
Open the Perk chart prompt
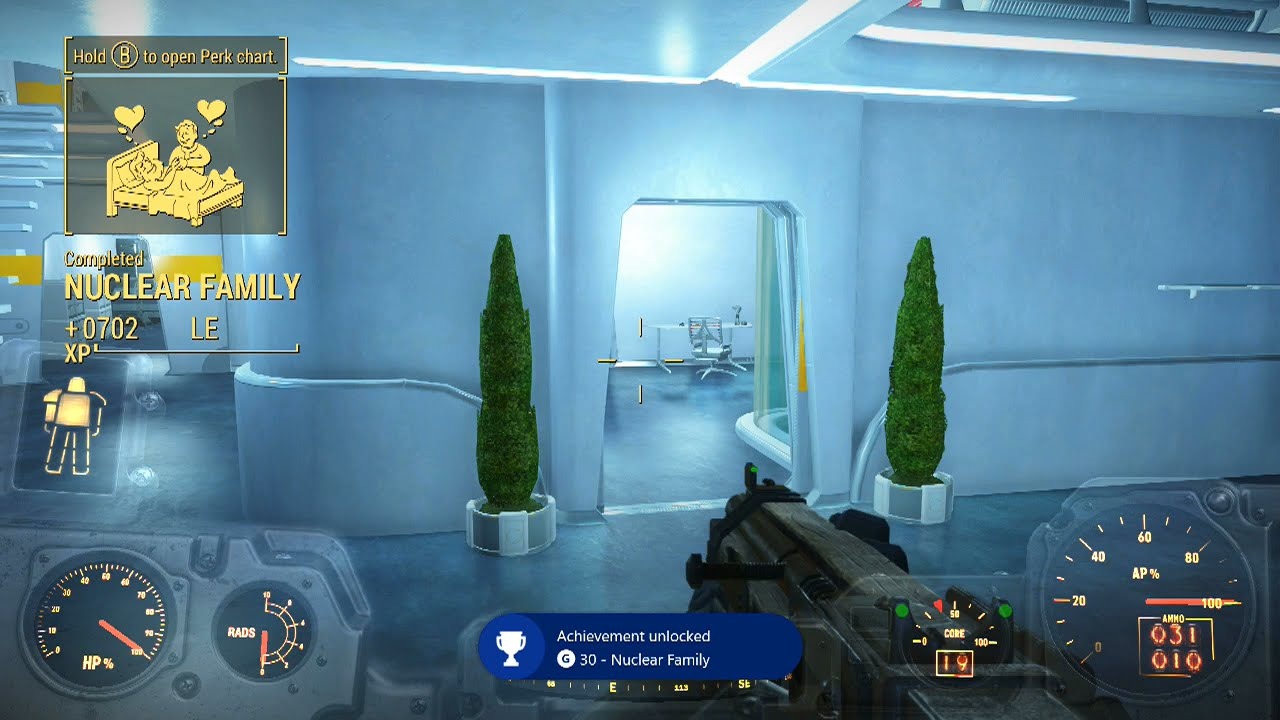[175, 56]
